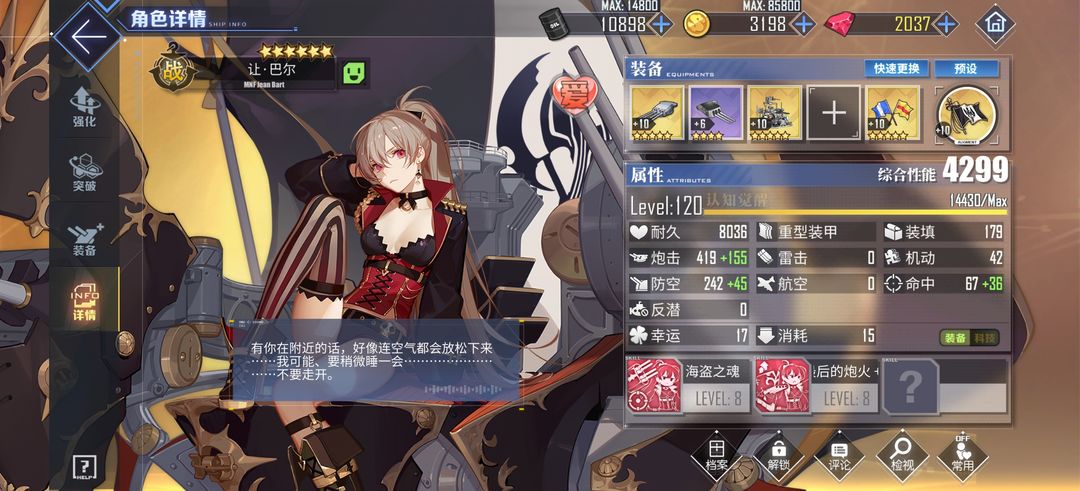This screenshot has height=491, width=1080.
Task: Add more gold coins with plus button
Action: (x=803, y=23)
